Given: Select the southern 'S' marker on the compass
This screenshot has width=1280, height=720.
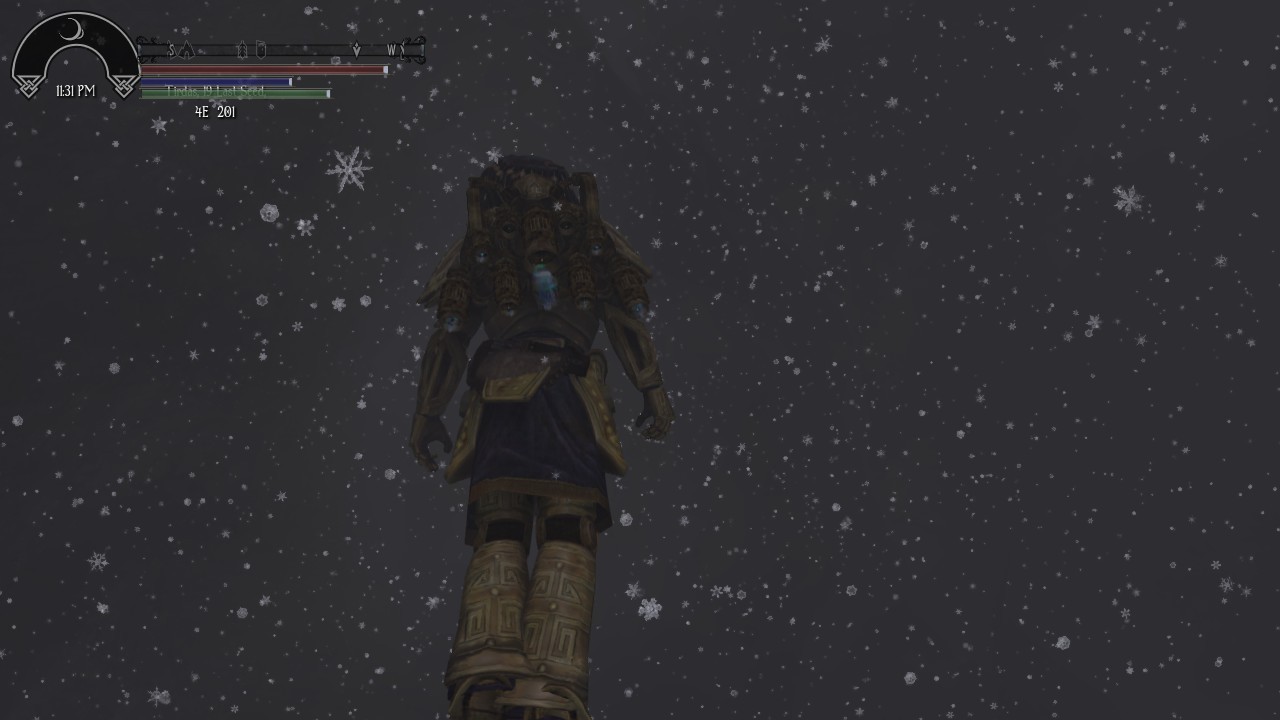Looking at the screenshot, I should 171,48.
